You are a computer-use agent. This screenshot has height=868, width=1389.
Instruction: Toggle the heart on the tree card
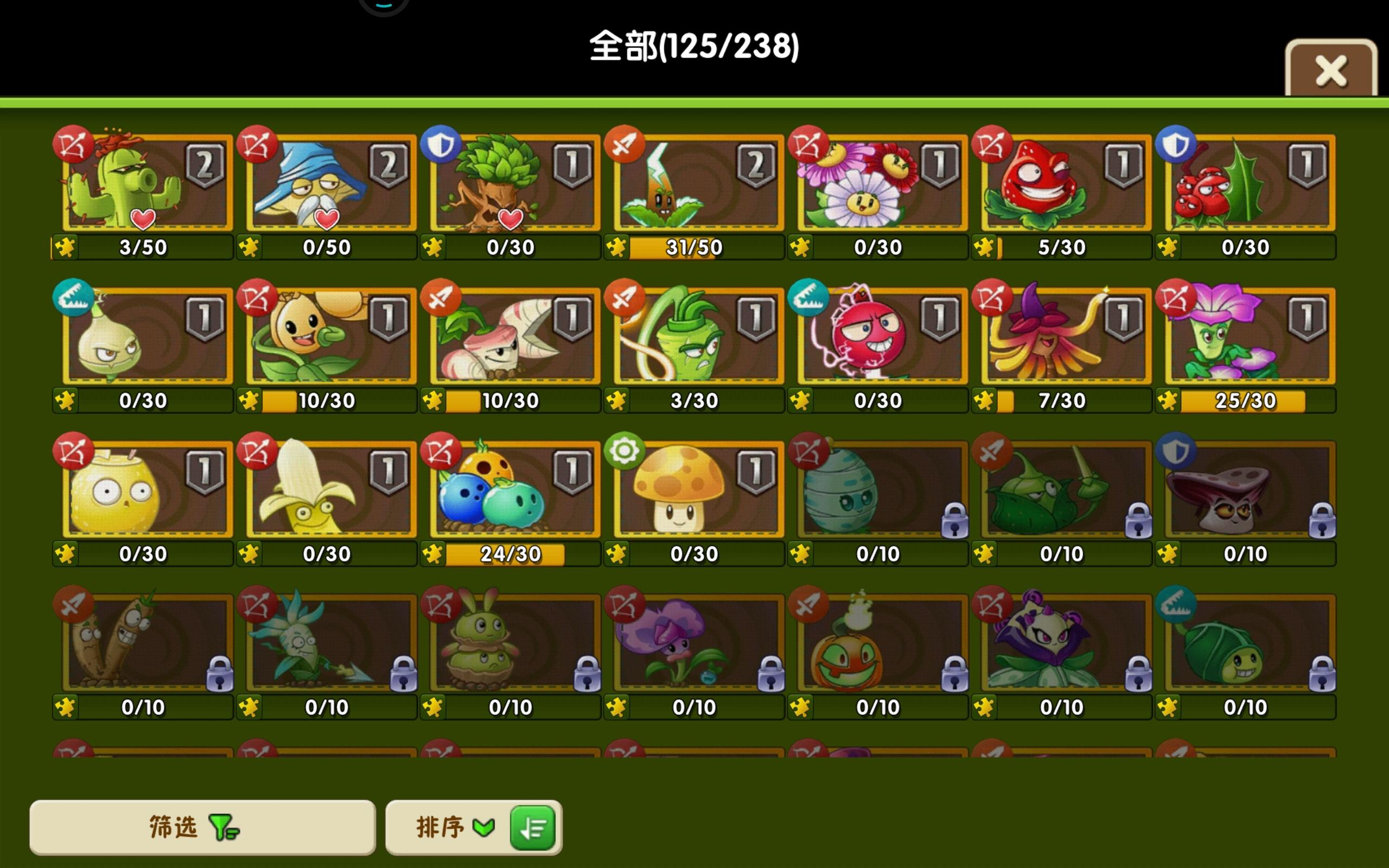pos(511,219)
